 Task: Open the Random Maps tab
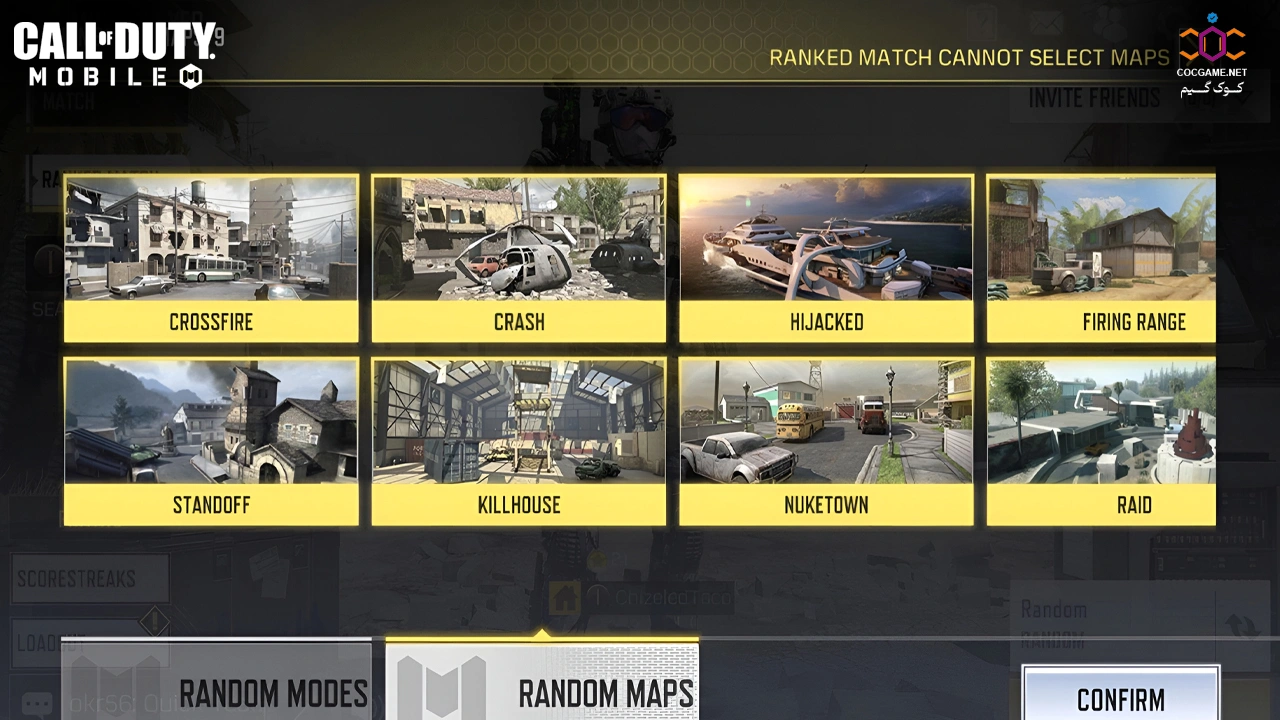tap(542, 683)
